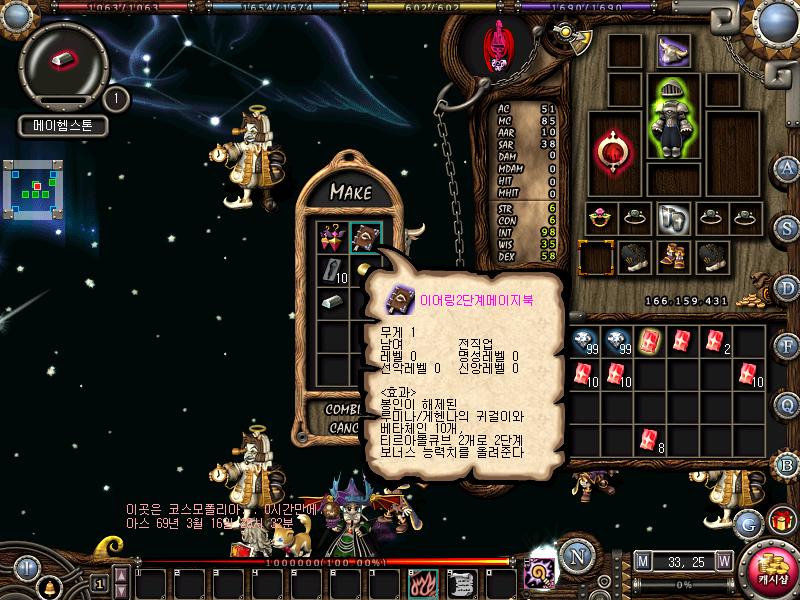Select the red item stack of 8
Image resolution: width=800 pixels, height=600 pixels.
649,439
